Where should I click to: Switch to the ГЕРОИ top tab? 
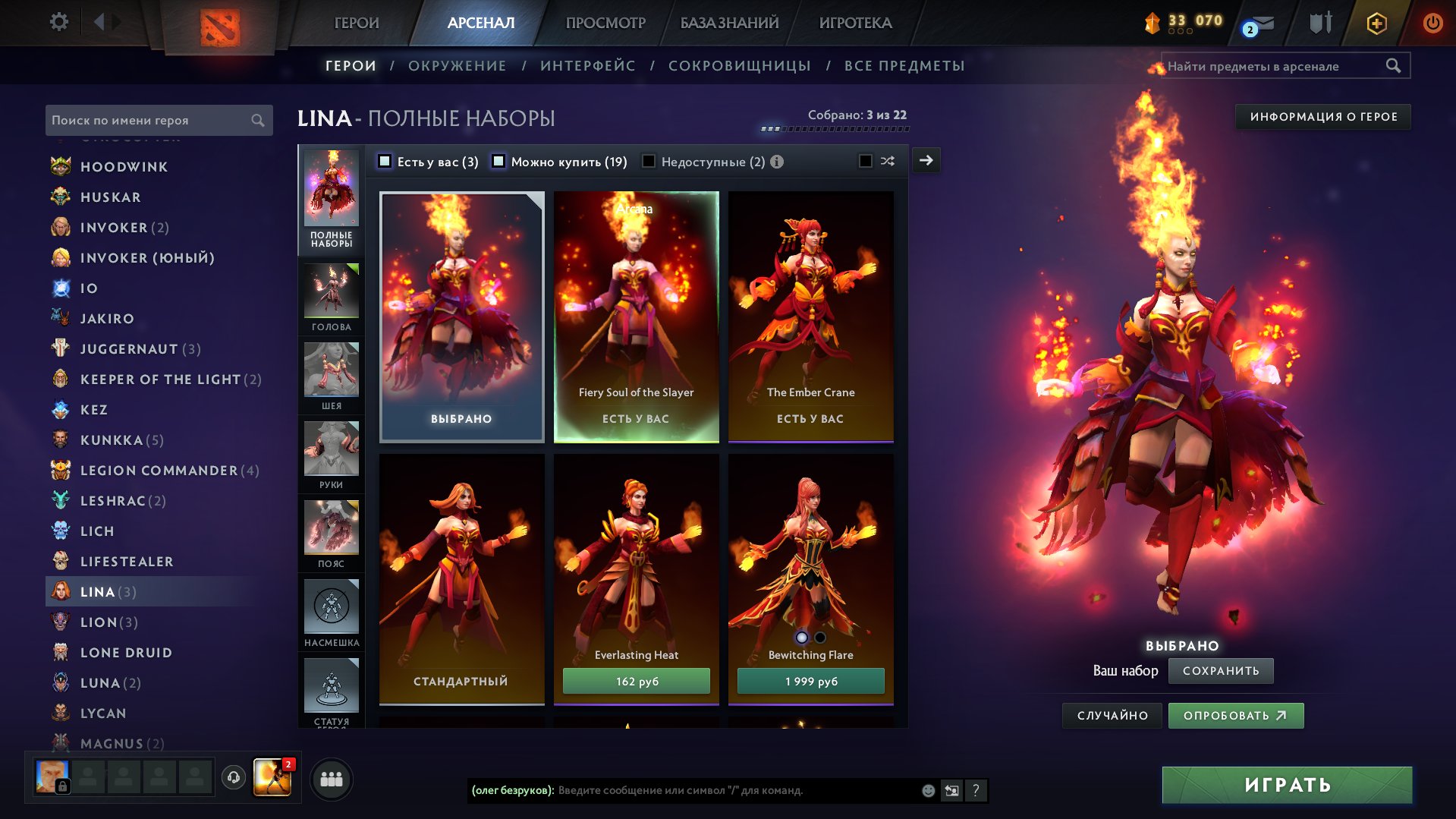point(357,23)
